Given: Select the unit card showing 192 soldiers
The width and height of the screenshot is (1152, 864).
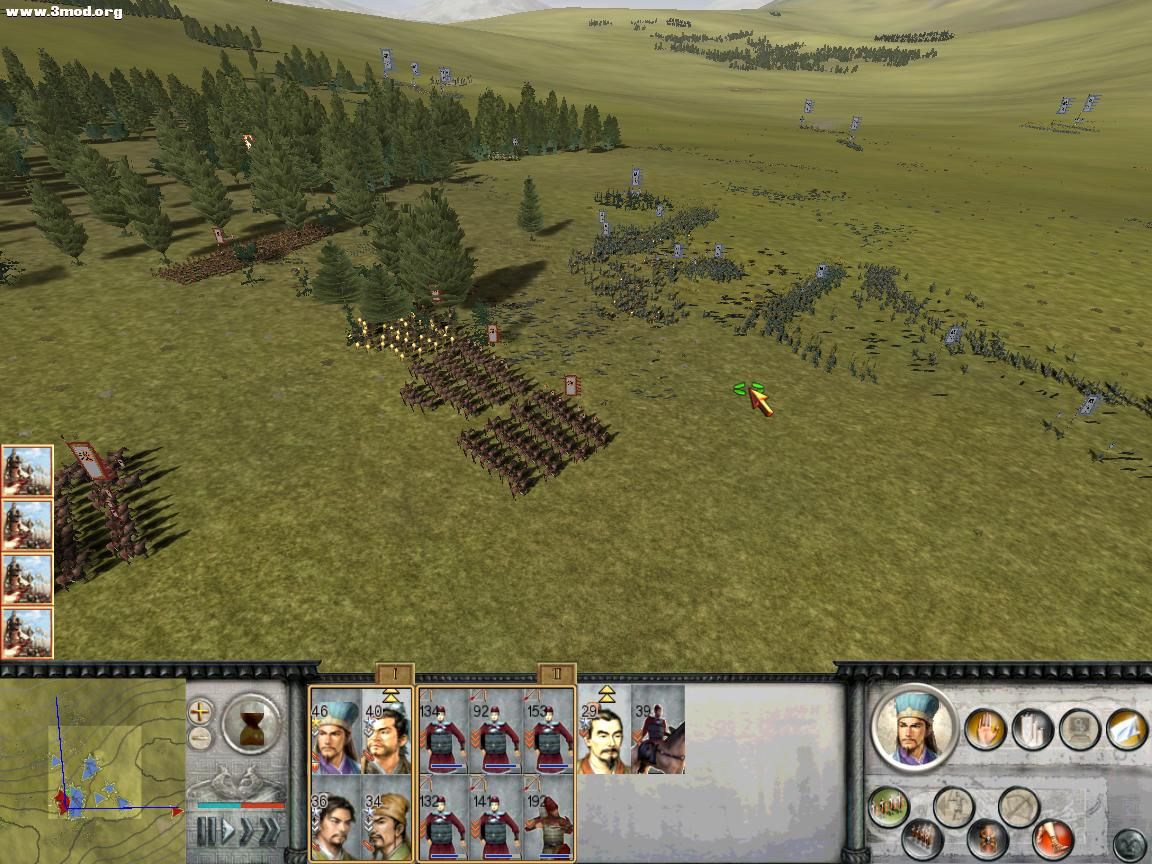Looking at the screenshot, I should 549,817.
